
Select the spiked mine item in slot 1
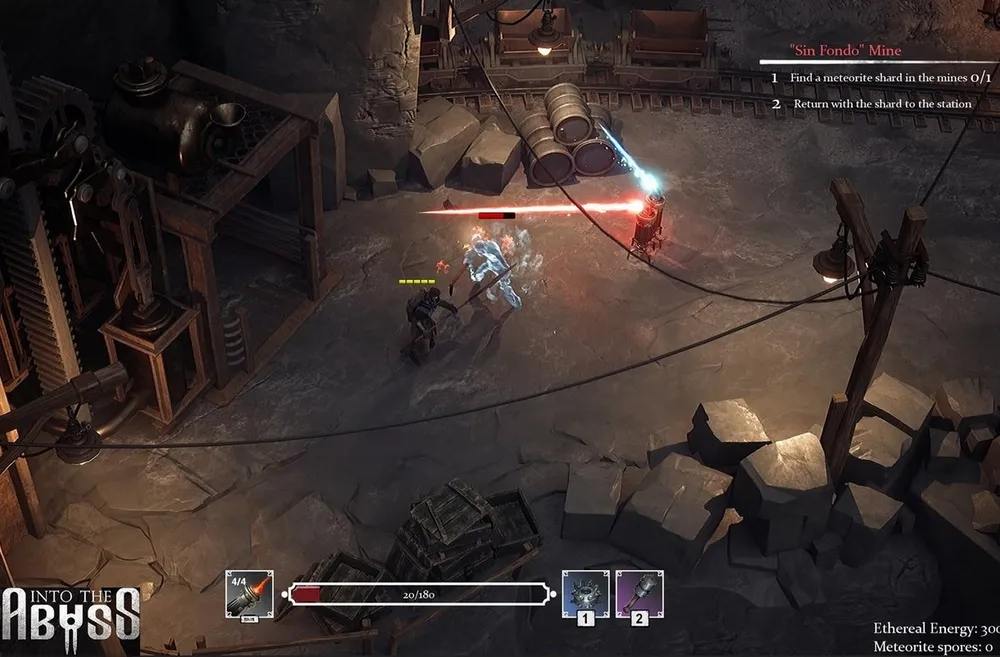(x=585, y=594)
